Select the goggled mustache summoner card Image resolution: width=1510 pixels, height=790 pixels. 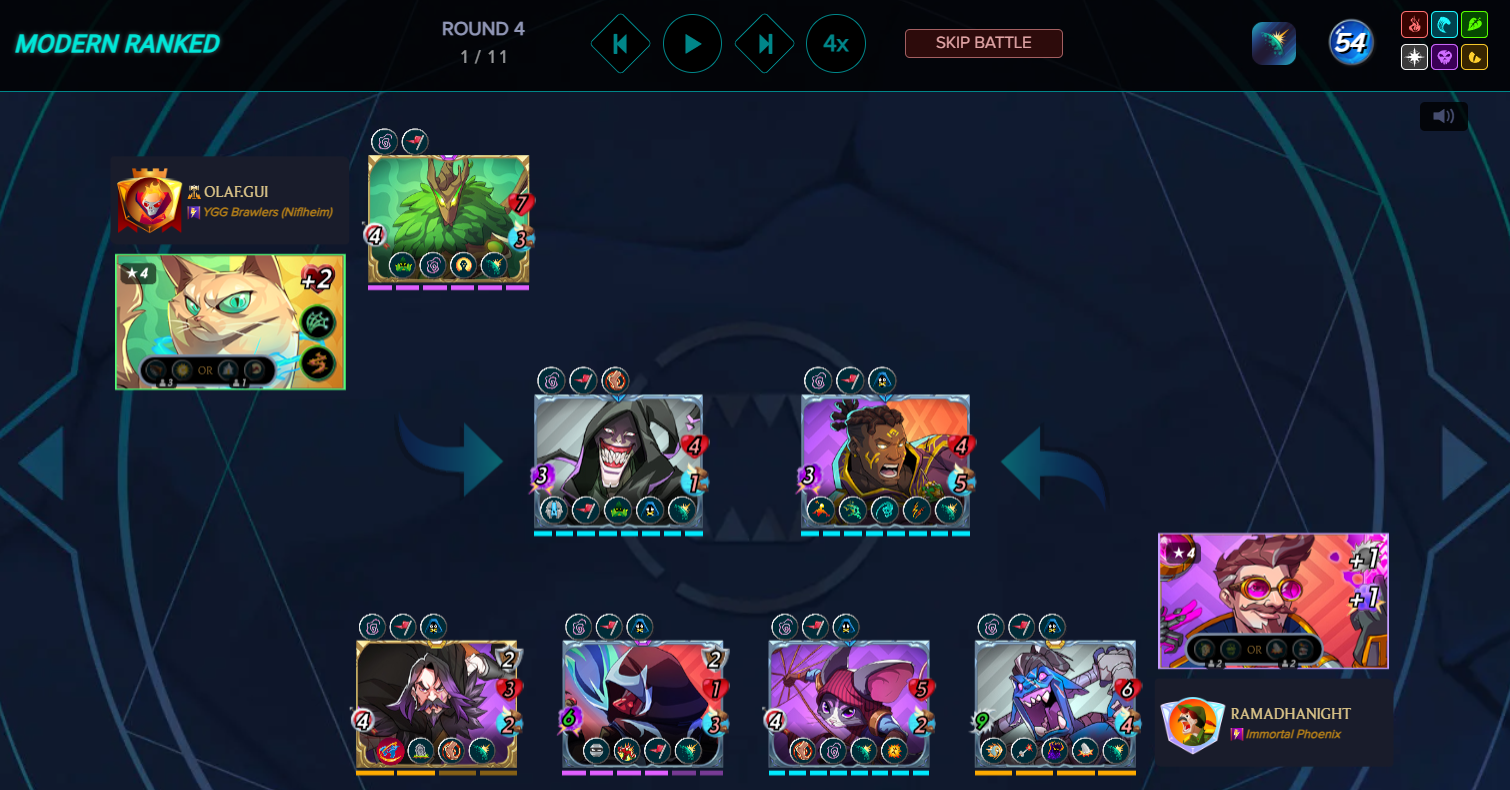1272,600
